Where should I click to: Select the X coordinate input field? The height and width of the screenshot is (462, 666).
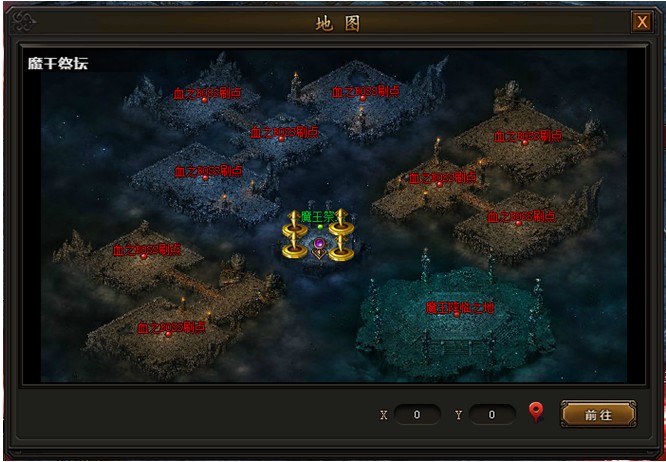point(417,414)
